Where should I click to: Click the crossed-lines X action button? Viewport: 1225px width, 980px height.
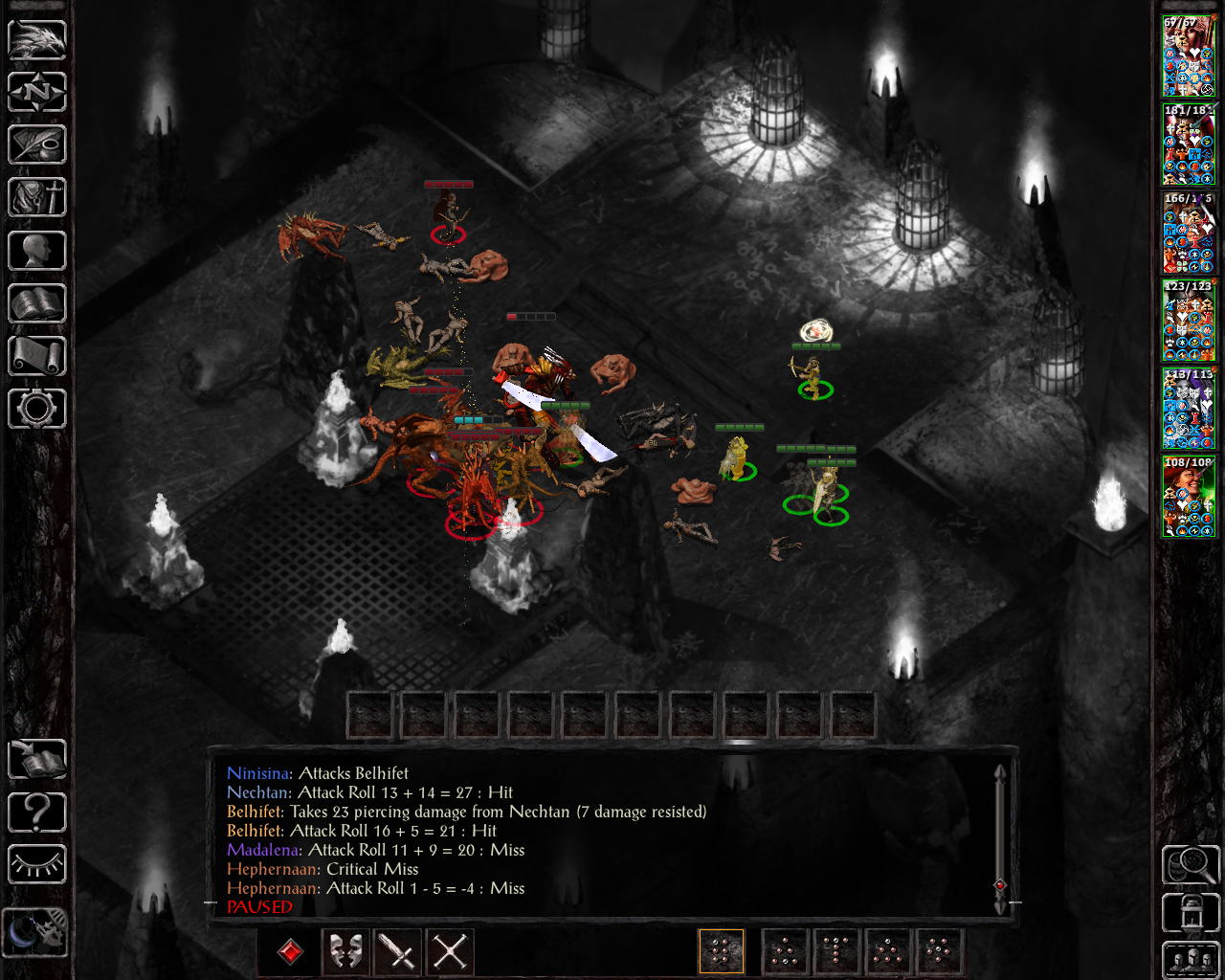pyautogui.click(x=450, y=952)
